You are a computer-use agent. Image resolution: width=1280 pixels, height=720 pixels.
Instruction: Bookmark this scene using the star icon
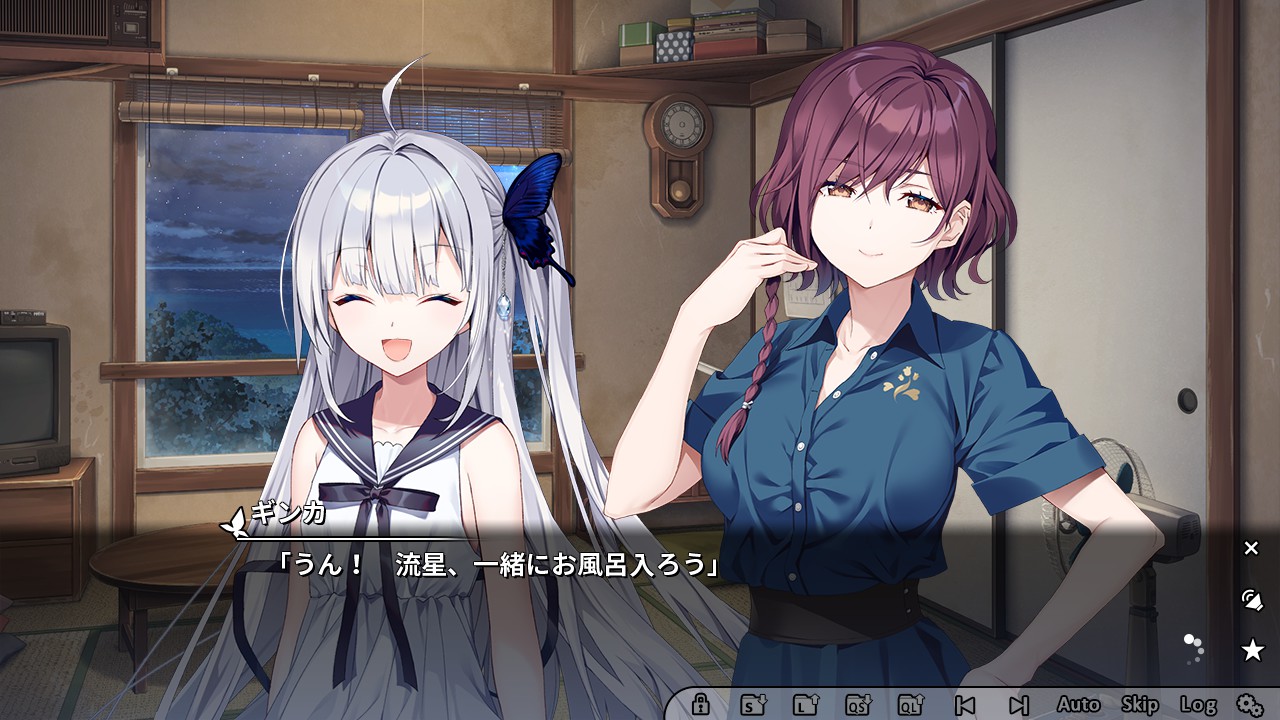pyautogui.click(x=1253, y=650)
